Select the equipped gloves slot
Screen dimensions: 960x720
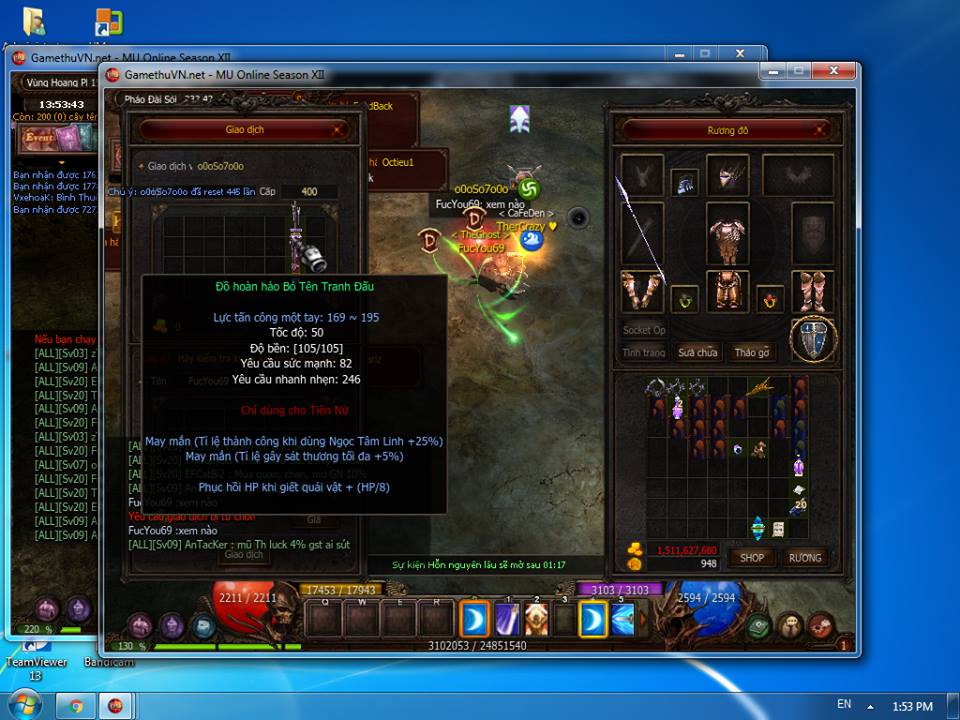(642, 291)
